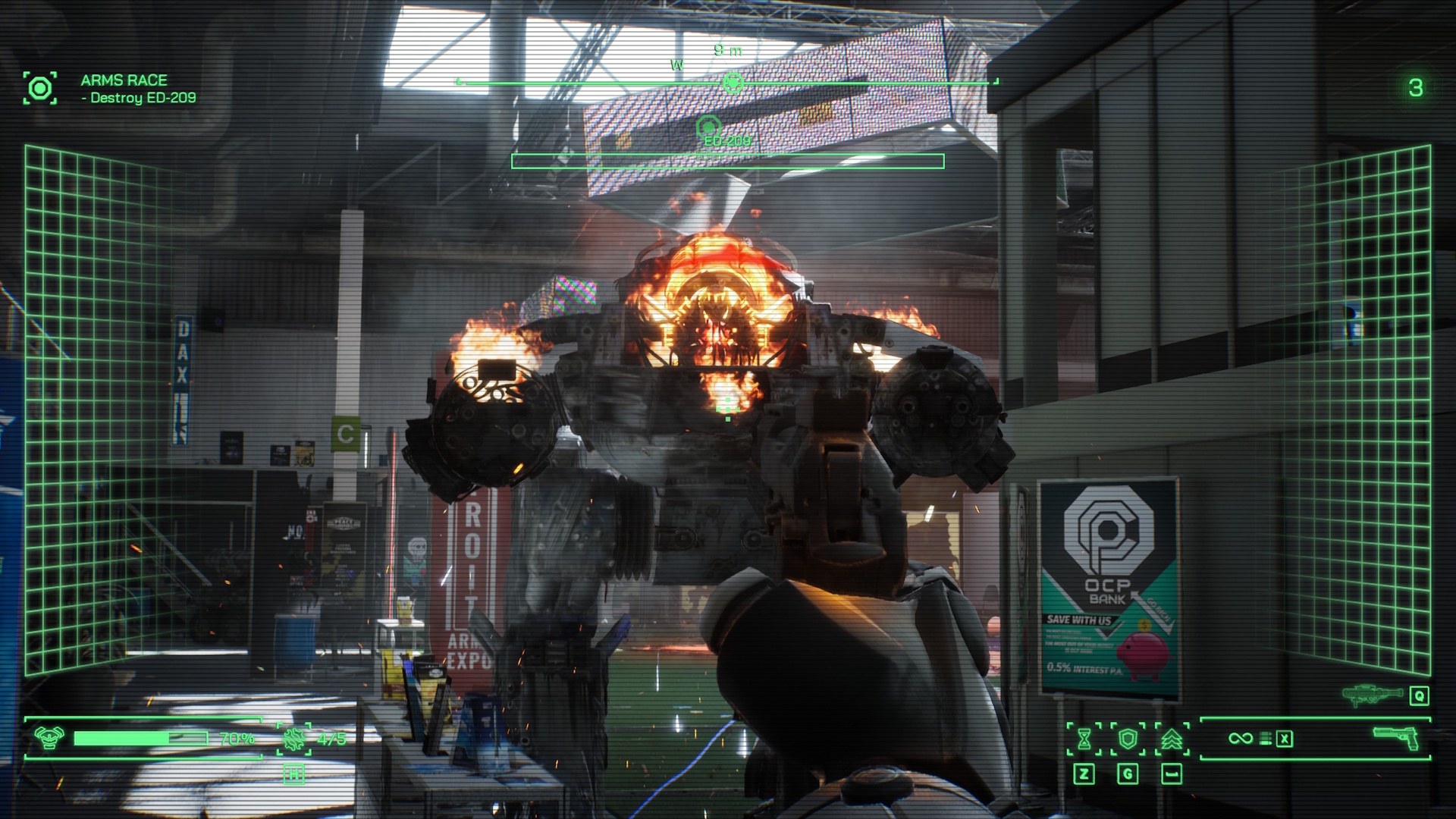1456x819 pixels.
Task: Click the bullet fire-mode icon
Action: coord(1265,739)
